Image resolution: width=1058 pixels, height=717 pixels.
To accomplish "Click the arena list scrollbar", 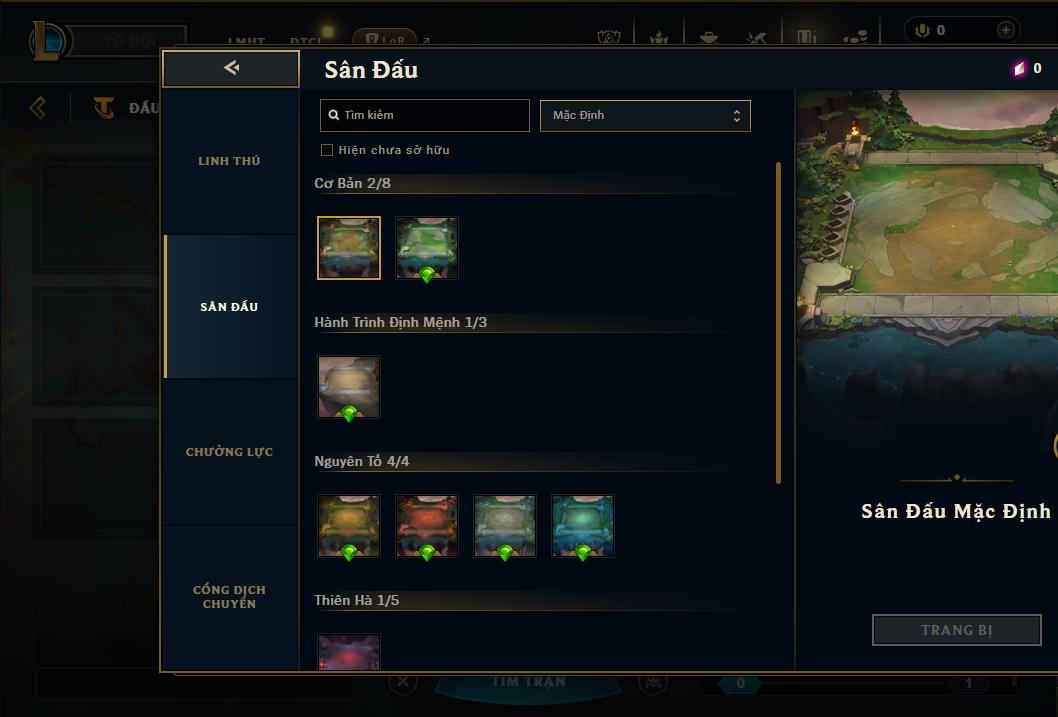I will [x=779, y=322].
